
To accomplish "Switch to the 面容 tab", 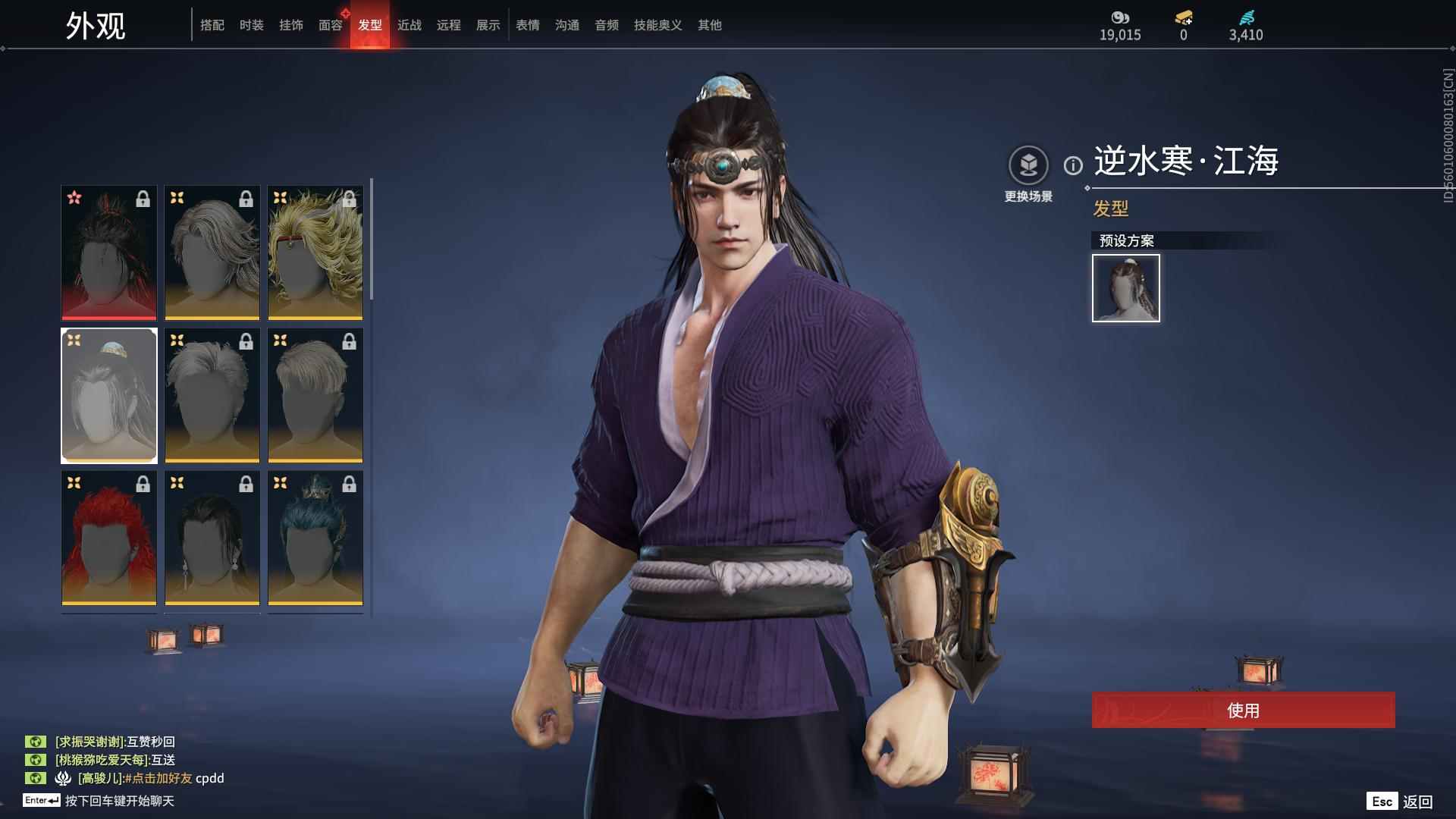I will click(x=331, y=24).
